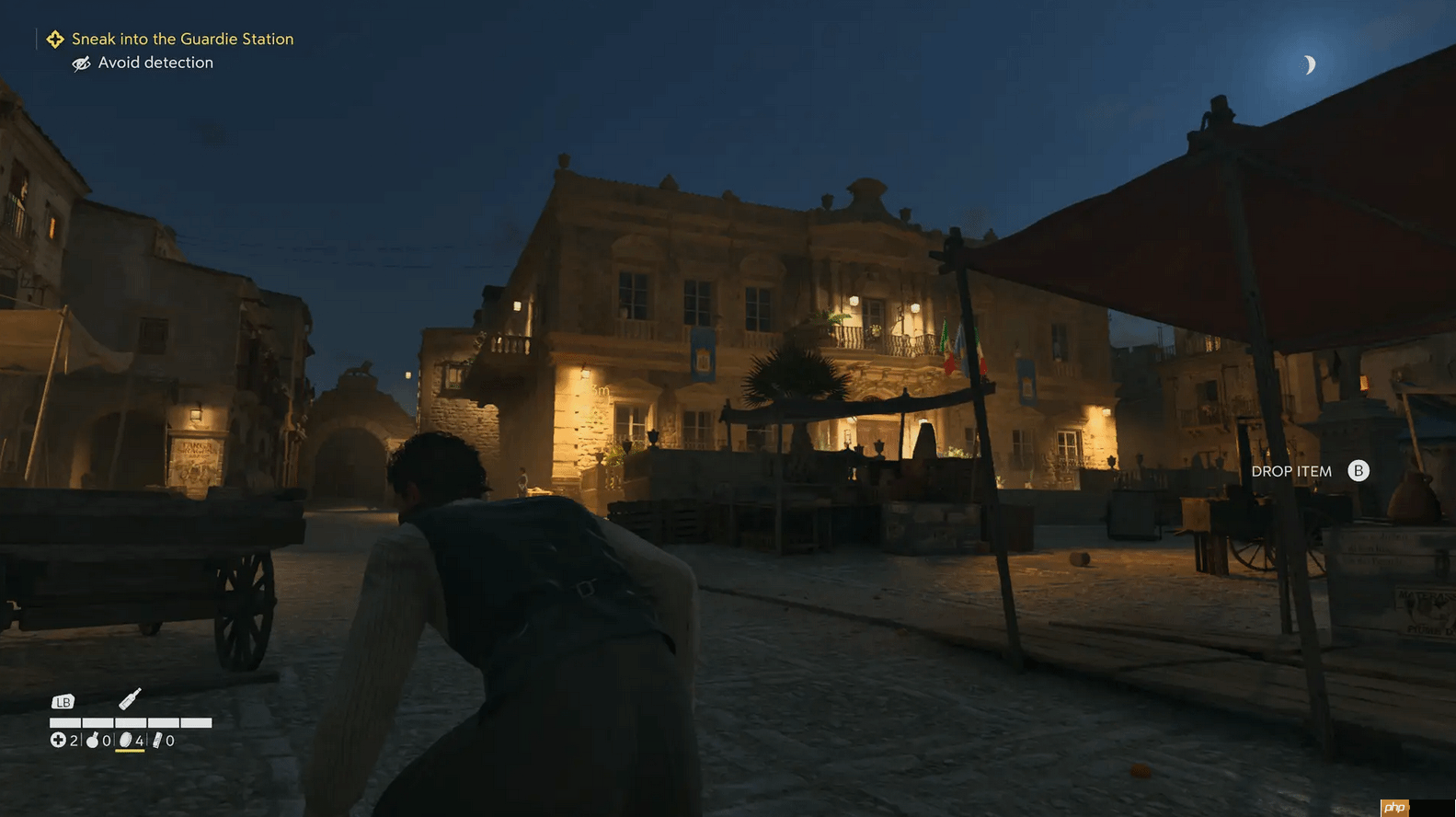Select the flask throwable icon

(x=92, y=739)
